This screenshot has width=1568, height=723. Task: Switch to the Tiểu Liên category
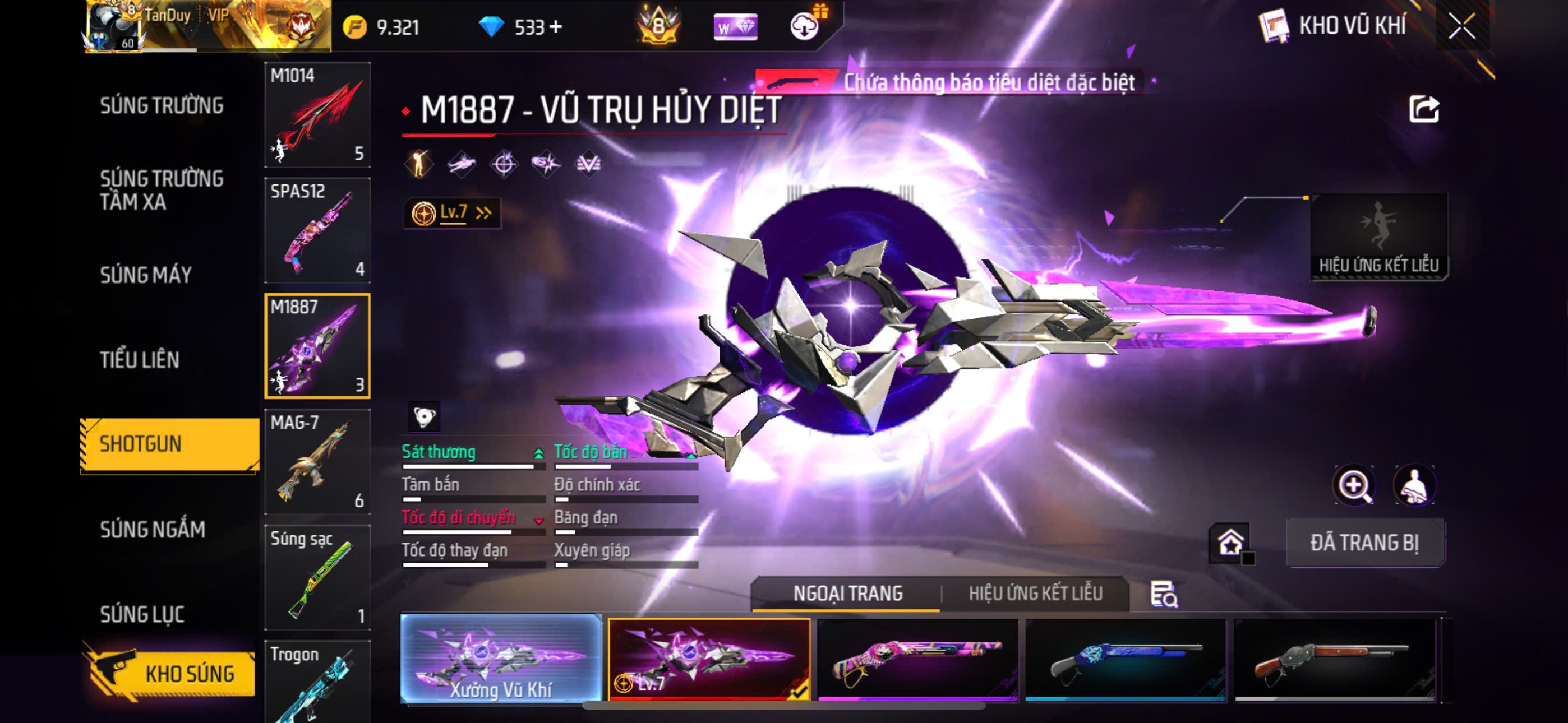[x=140, y=360]
